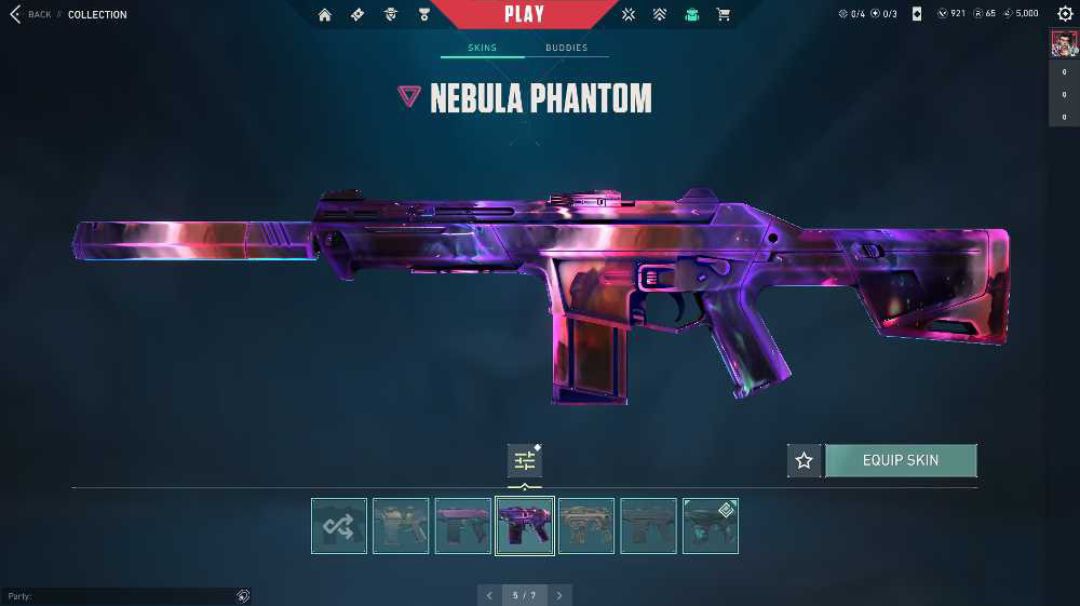
Task: Open the career medal icon
Action: 424,15
